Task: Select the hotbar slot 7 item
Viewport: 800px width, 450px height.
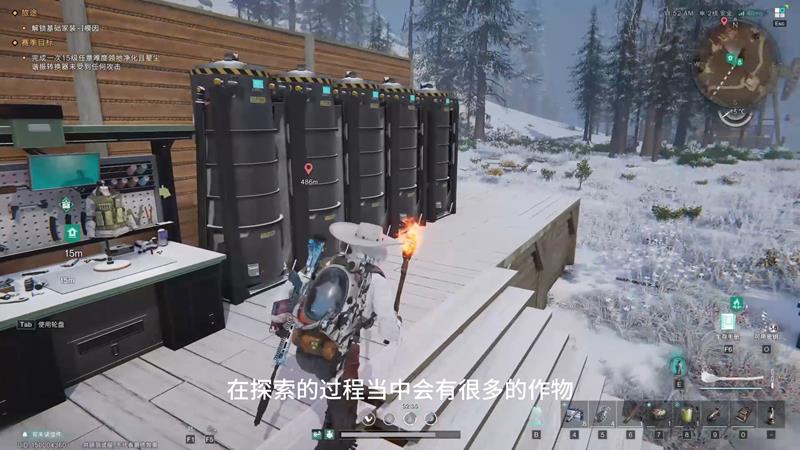Action: pyautogui.click(x=659, y=415)
